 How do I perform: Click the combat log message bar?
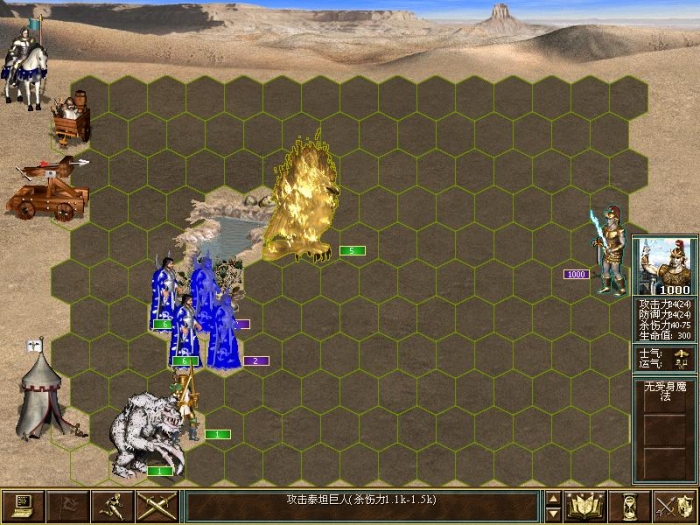pos(362,506)
